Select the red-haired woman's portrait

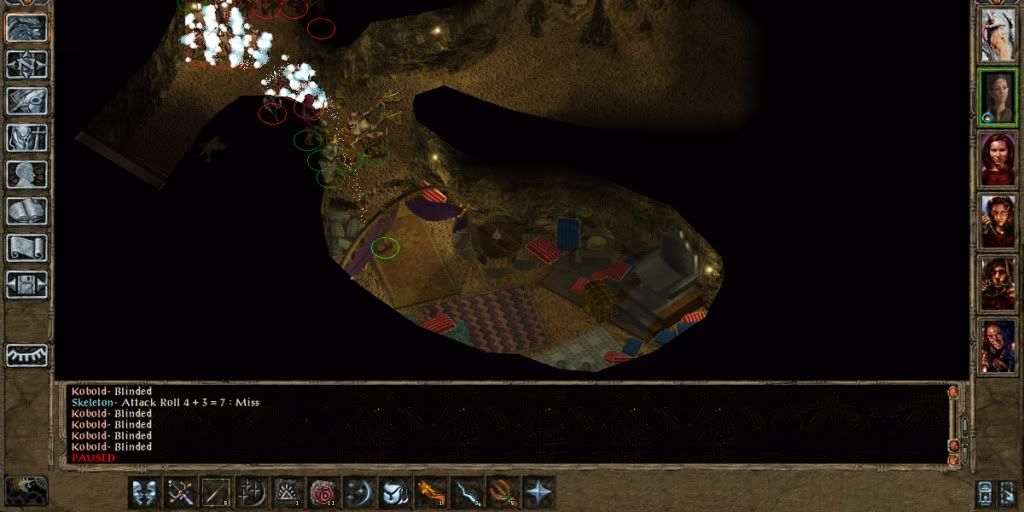pos(997,159)
